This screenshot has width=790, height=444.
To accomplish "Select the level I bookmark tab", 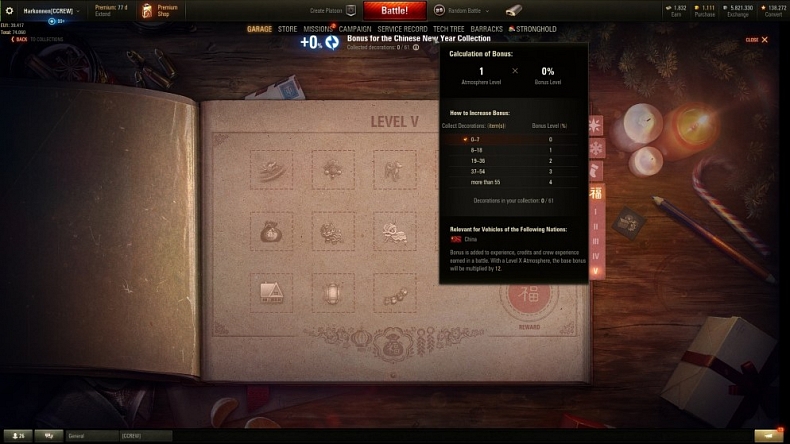I will point(596,212).
